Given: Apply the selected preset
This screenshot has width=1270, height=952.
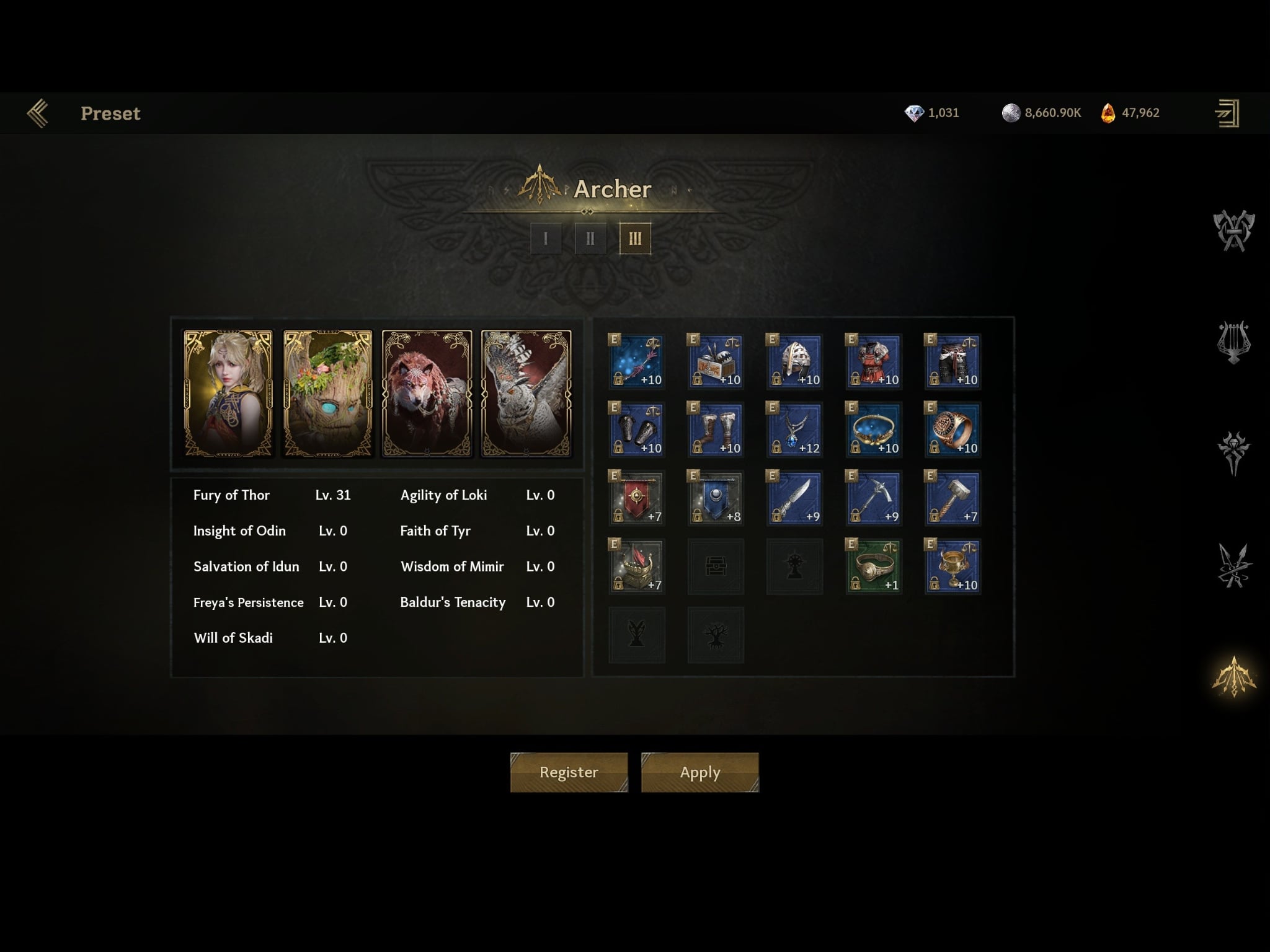Looking at the screenshot, I should coord(699,772).
